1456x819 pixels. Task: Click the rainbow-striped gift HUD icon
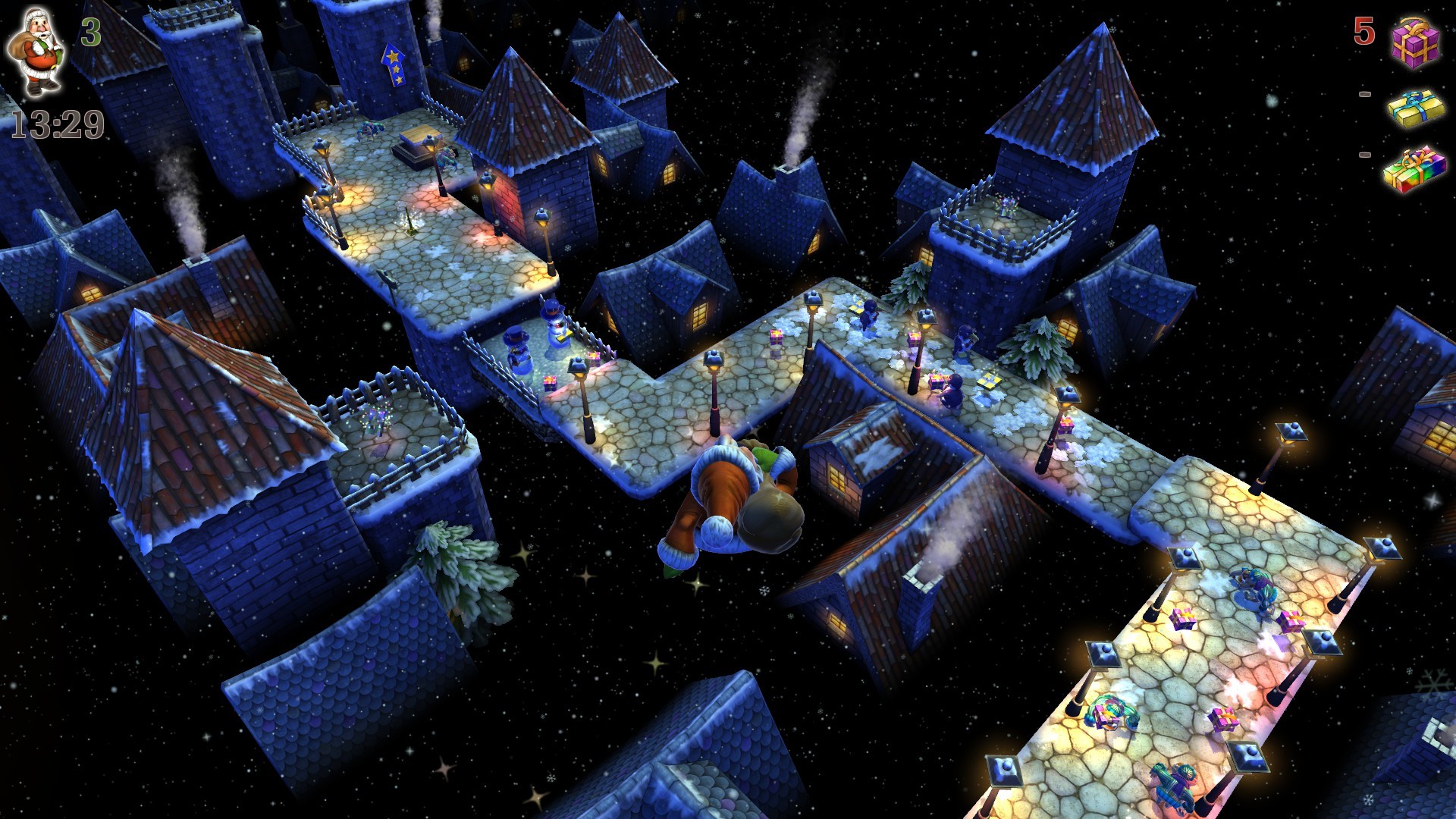(1415, 171)
